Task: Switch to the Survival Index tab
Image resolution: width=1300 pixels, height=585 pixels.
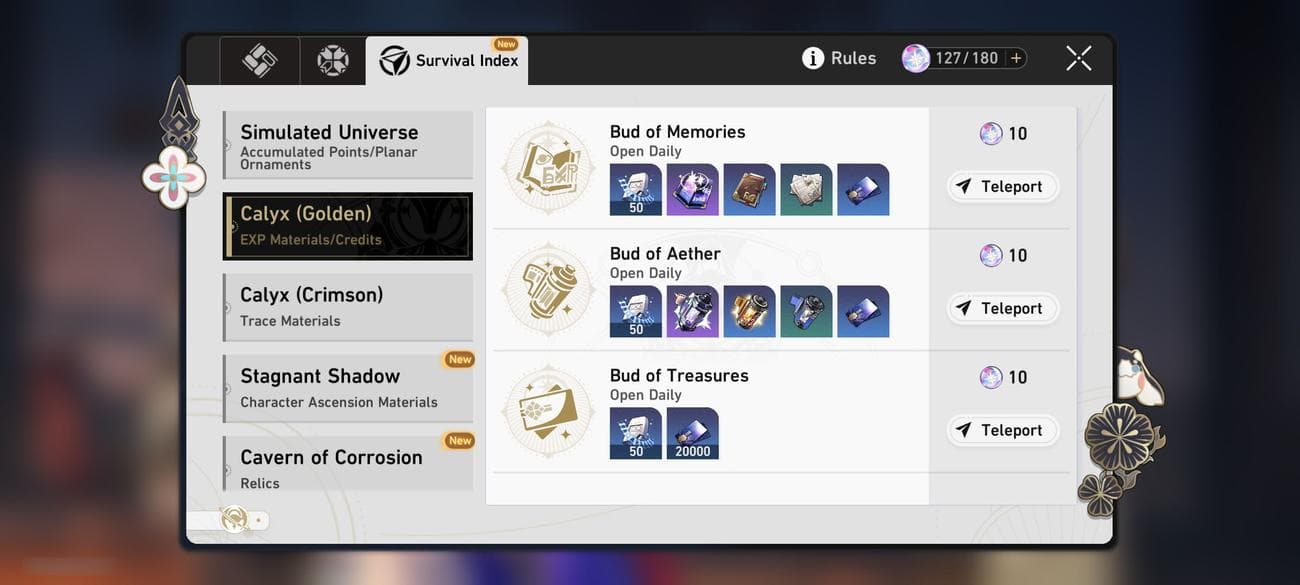Action: (447, 61)
